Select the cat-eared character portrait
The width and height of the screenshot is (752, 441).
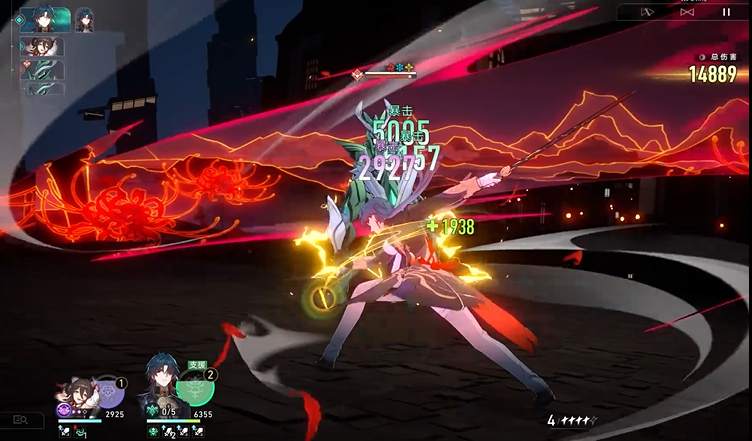click(78, 394)
